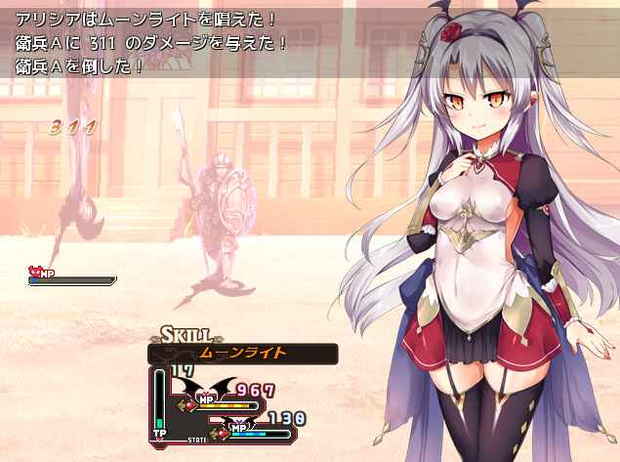
Task: Click the ムーンライト skill name banner
Action: pyautogui.click(x=243, y=353)
